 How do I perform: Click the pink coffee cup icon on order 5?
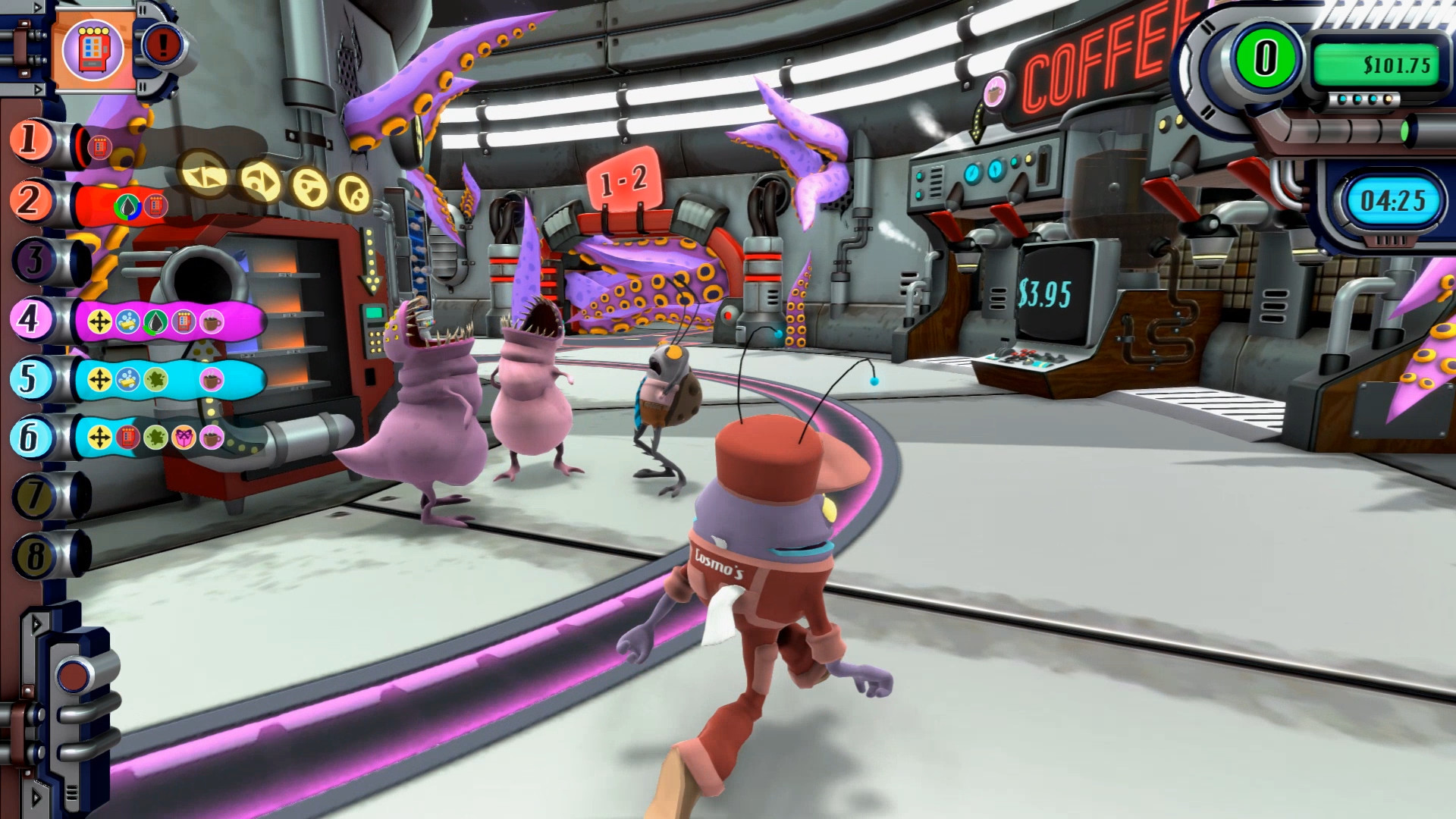pyautogui.click(x=211, y=378)
